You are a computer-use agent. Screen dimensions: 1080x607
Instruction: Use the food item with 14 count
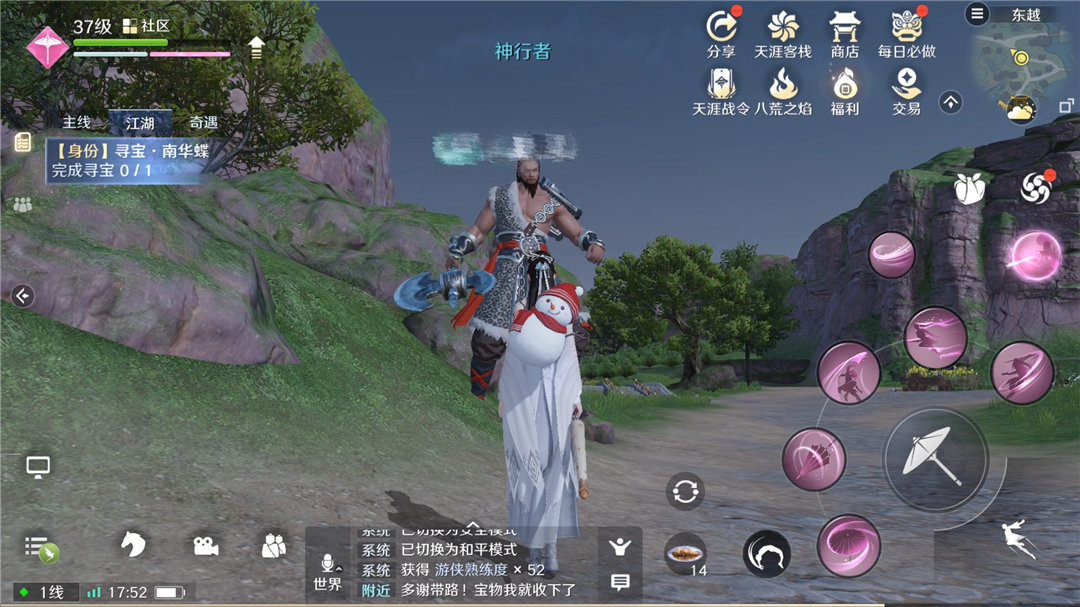[x=685, y=553]
